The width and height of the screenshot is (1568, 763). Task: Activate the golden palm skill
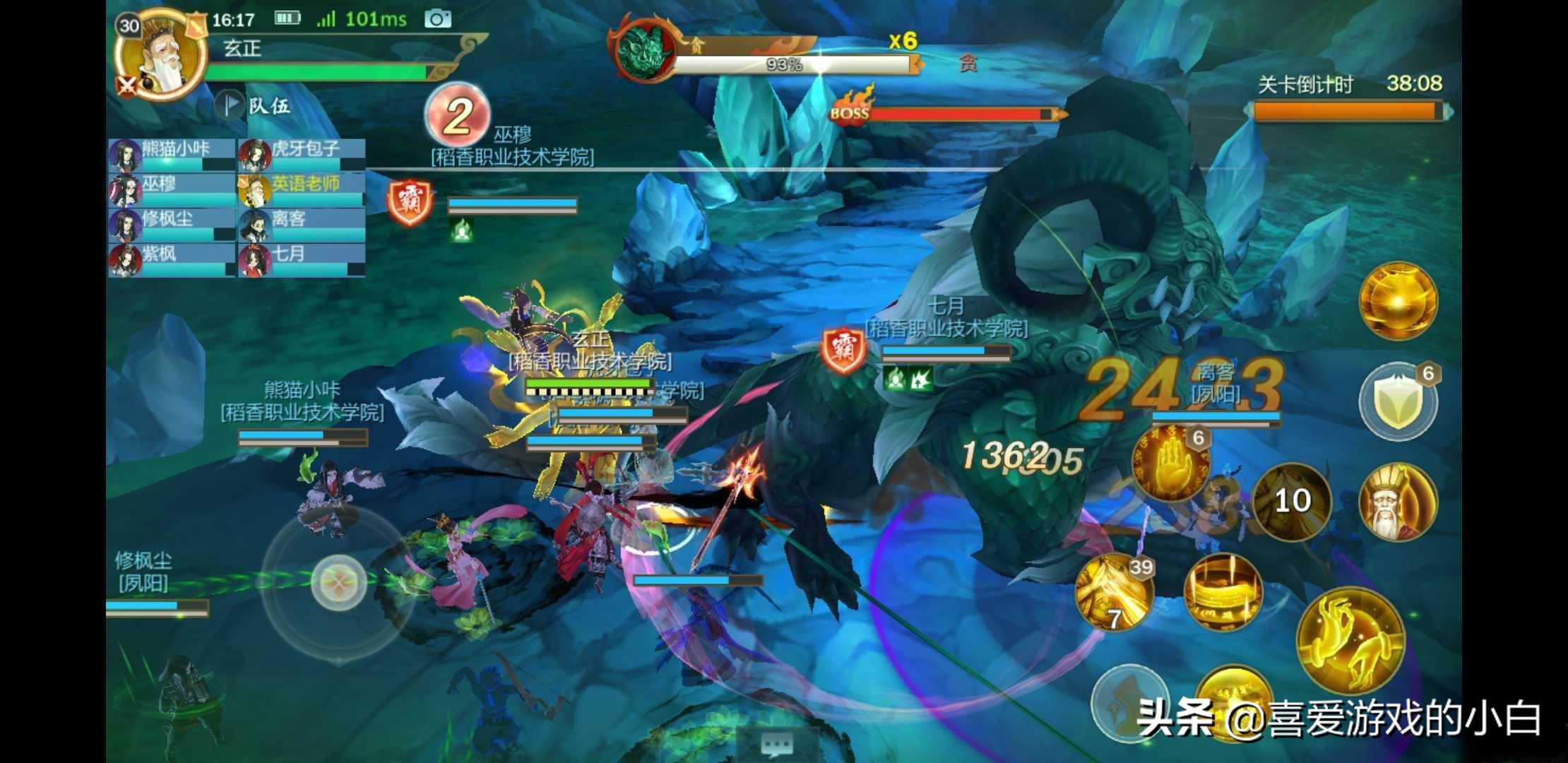tap(1170, 463)
